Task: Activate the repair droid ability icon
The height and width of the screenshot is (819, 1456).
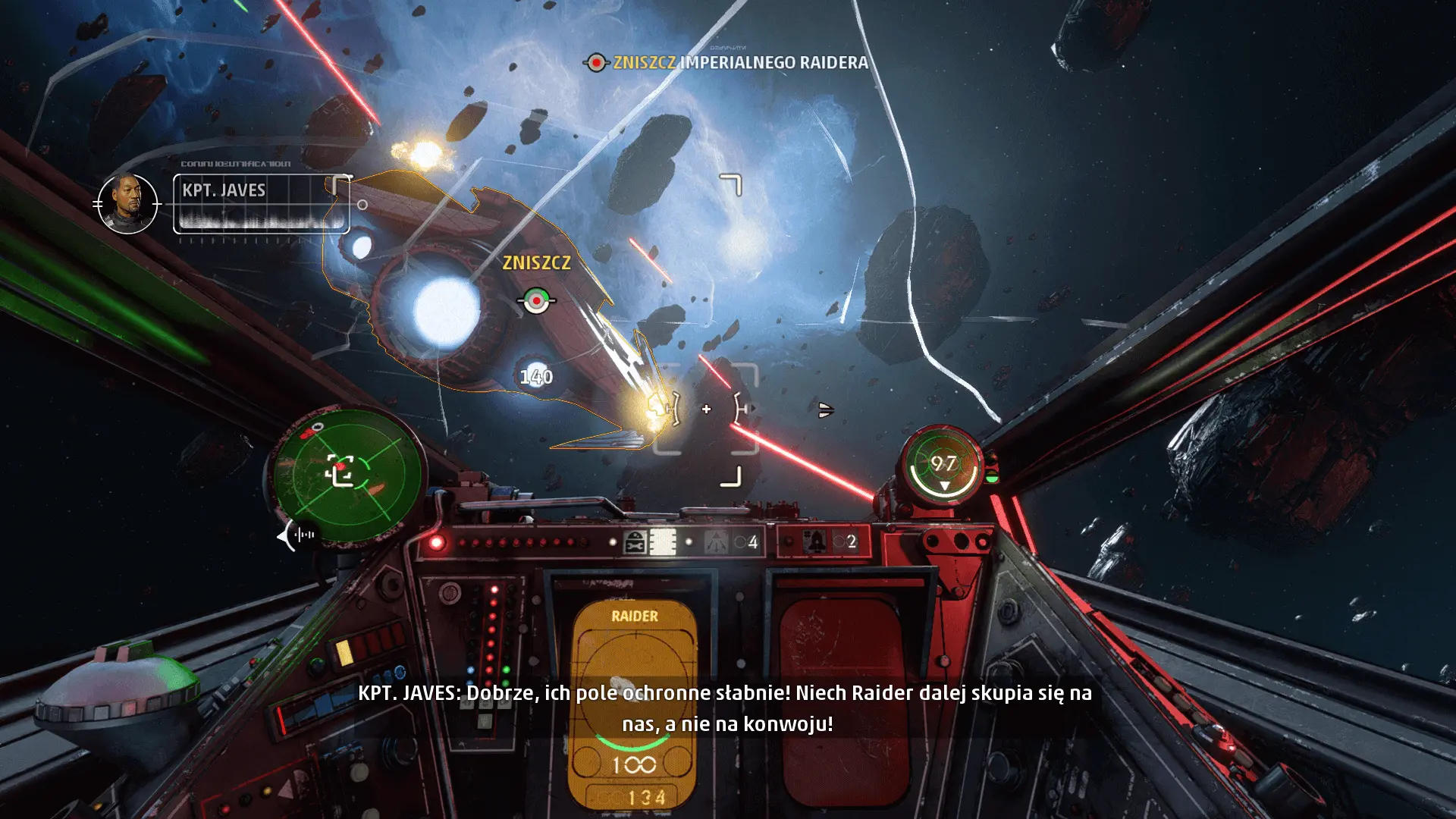Action: [x=635, y=542]
